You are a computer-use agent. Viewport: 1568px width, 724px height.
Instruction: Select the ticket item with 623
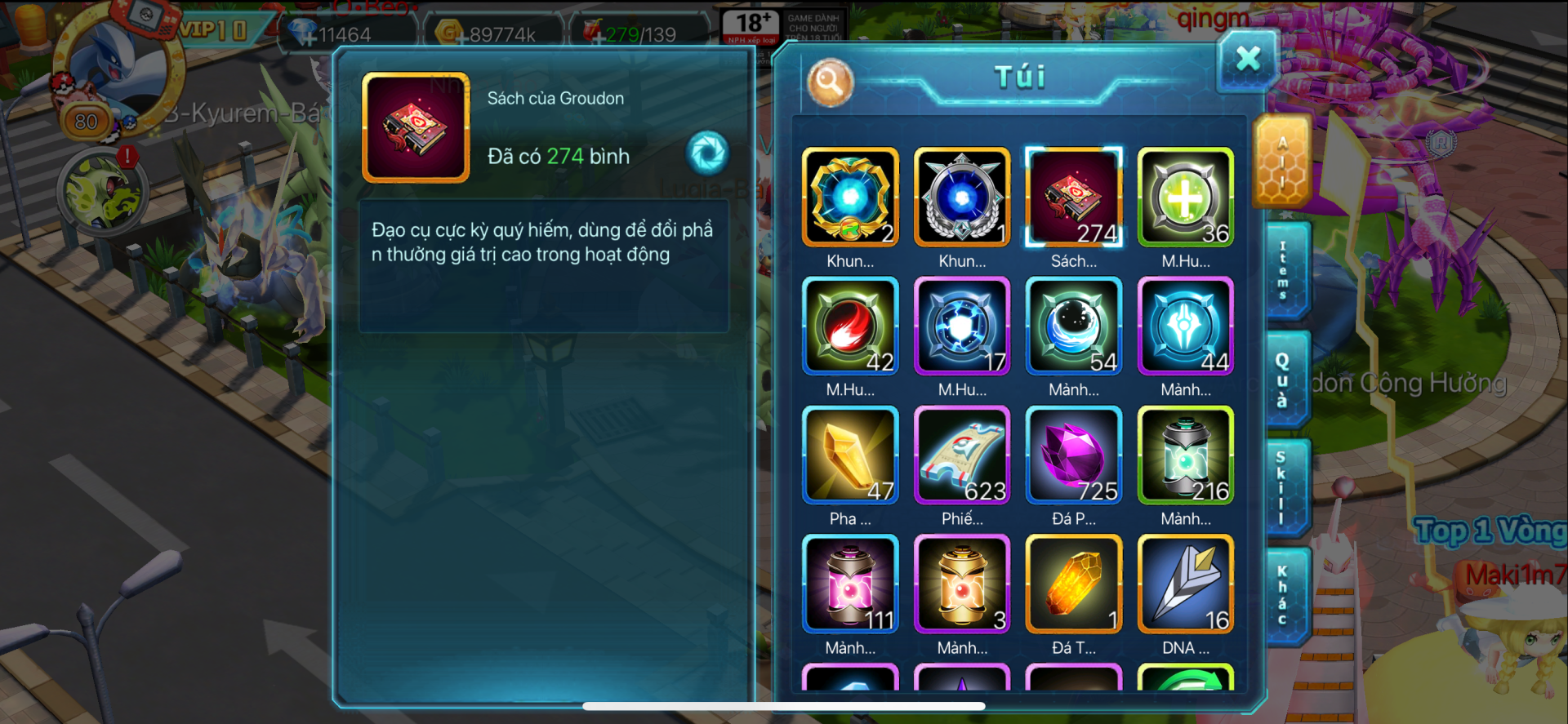tap(962, 455)
